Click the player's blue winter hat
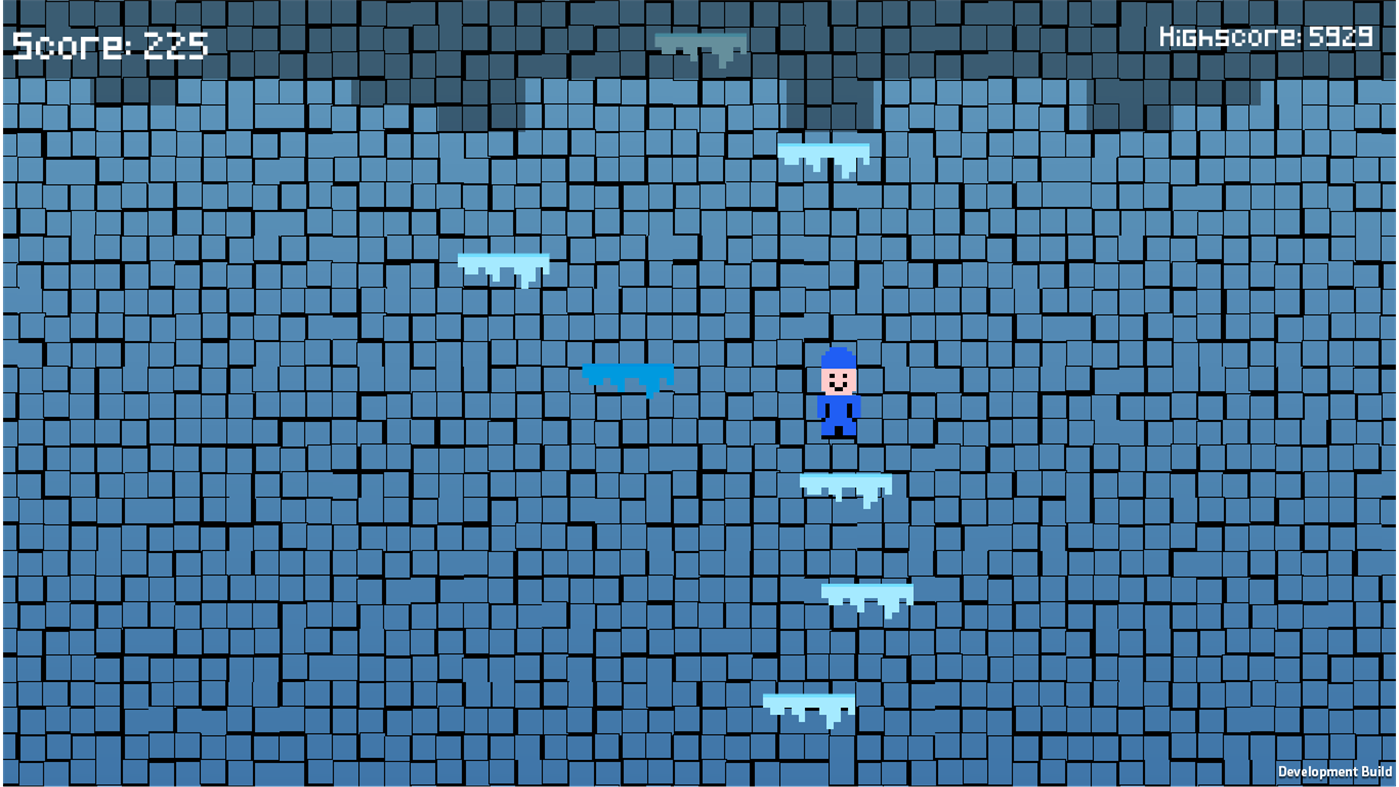This screenshot has width=1399, height=787. (x=838, y=358)
